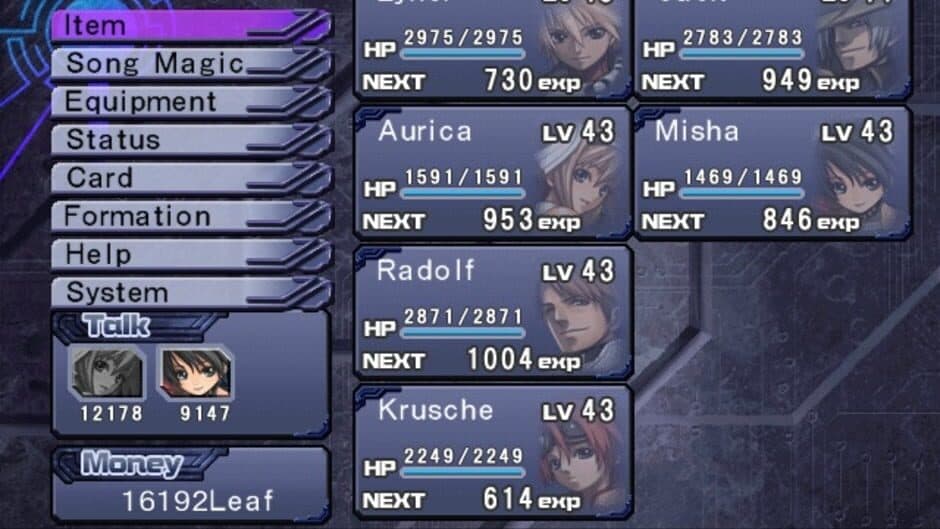
Task: Click the dark-haired Talk portrait
Action: point(194,374)
